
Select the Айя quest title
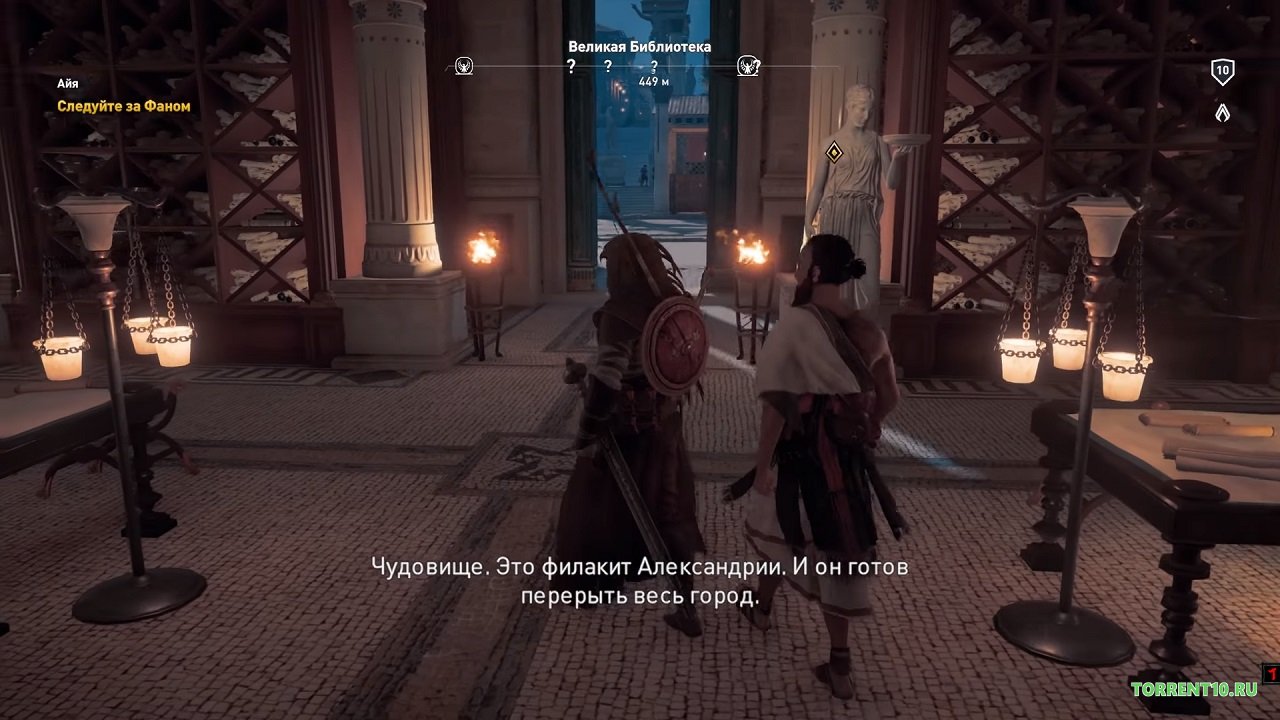(67, 84)
